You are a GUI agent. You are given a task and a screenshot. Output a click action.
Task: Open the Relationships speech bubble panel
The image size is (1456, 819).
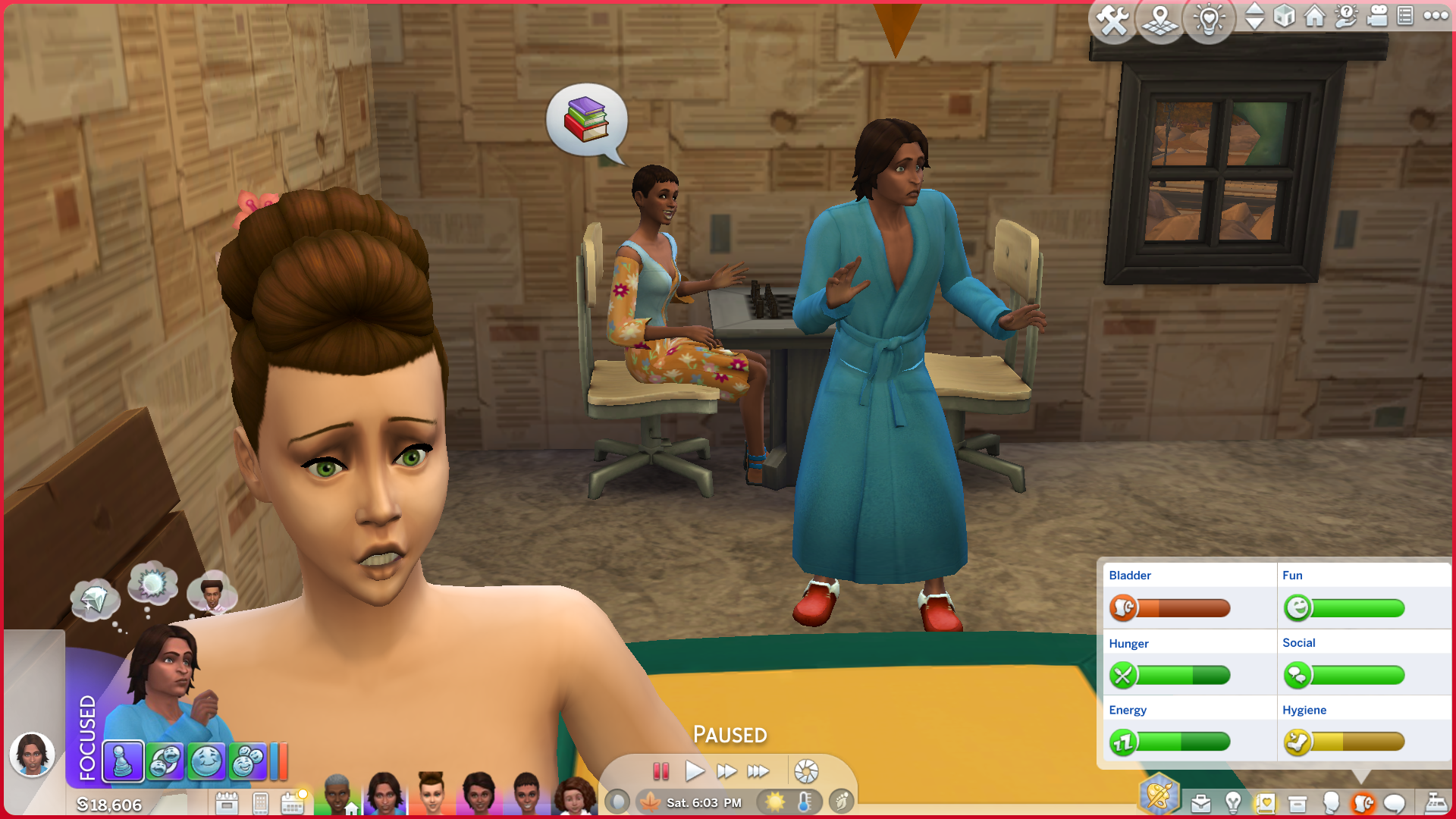1395,803
